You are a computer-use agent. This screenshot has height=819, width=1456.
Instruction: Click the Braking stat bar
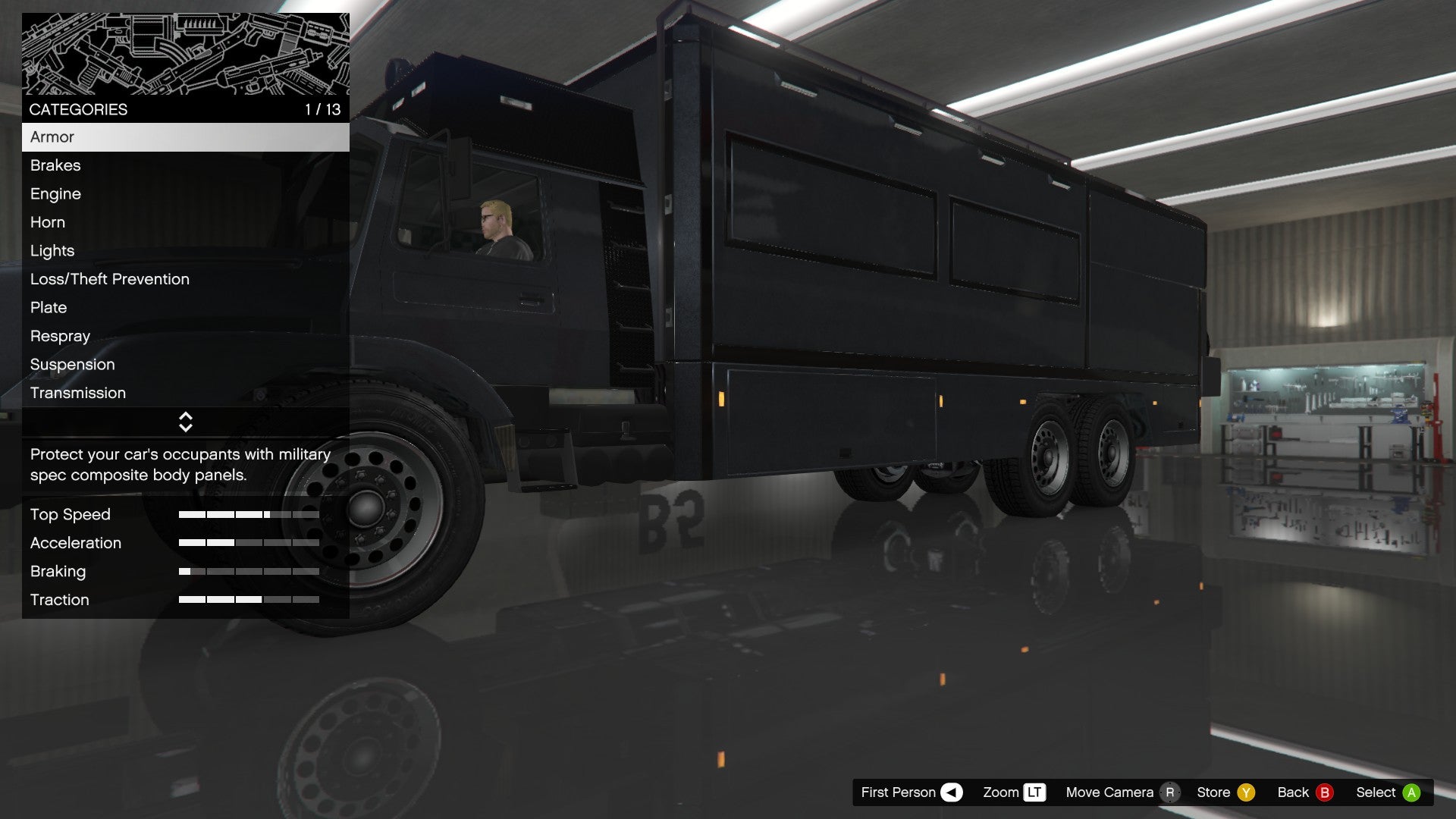[249, 571]
